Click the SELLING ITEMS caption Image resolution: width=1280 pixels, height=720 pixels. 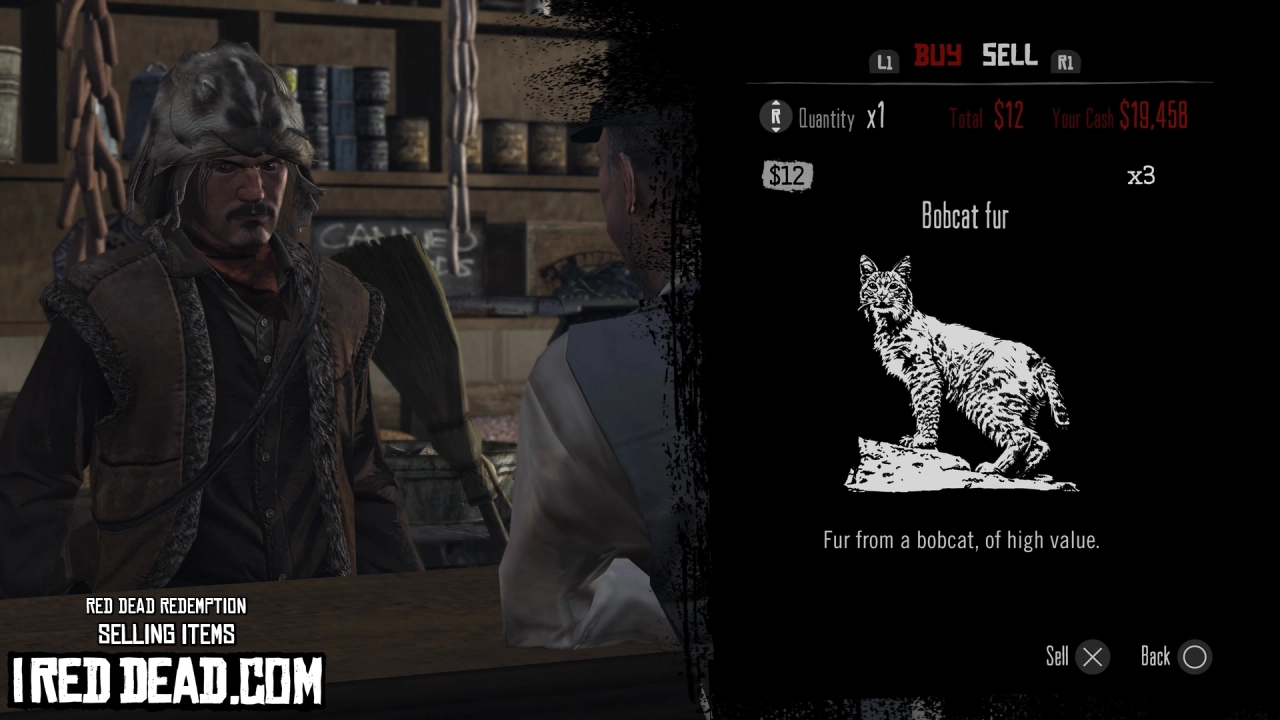tap(166, 633)
